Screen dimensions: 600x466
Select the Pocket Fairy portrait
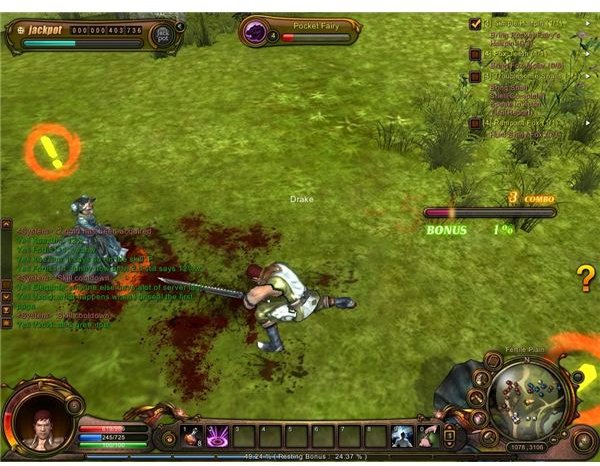[258, 32]
